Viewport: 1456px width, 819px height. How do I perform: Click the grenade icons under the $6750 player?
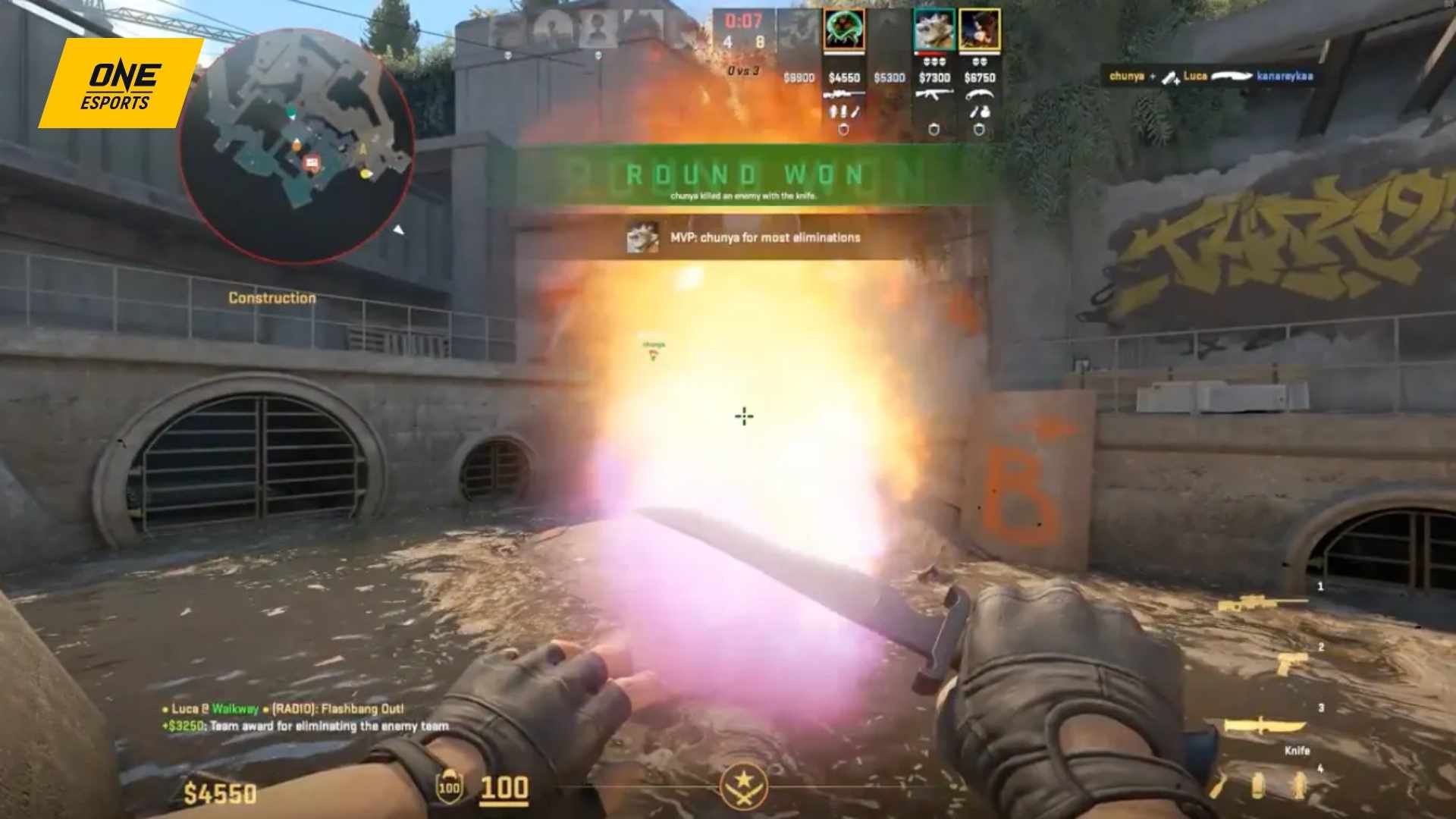[x=978, y=112]
